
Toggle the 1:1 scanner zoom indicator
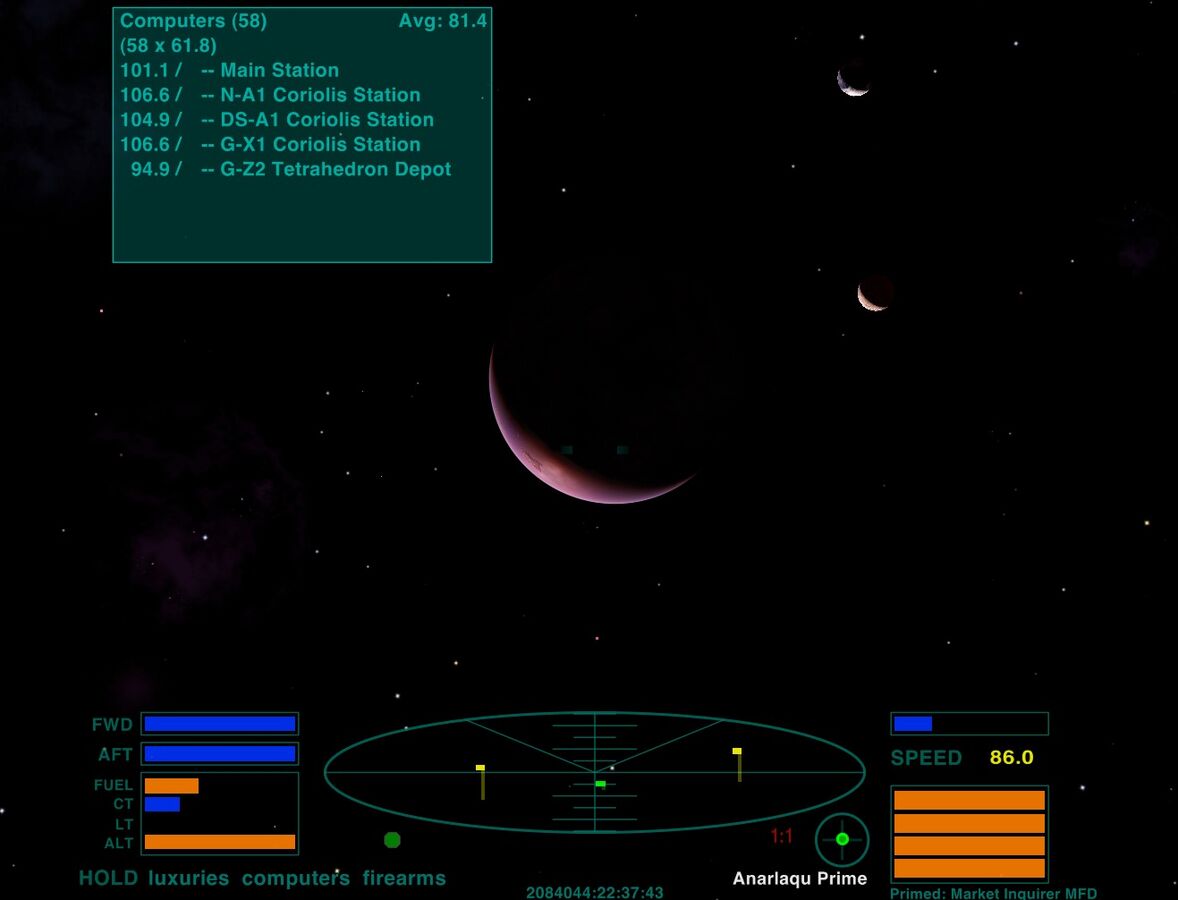click(781, 836)
